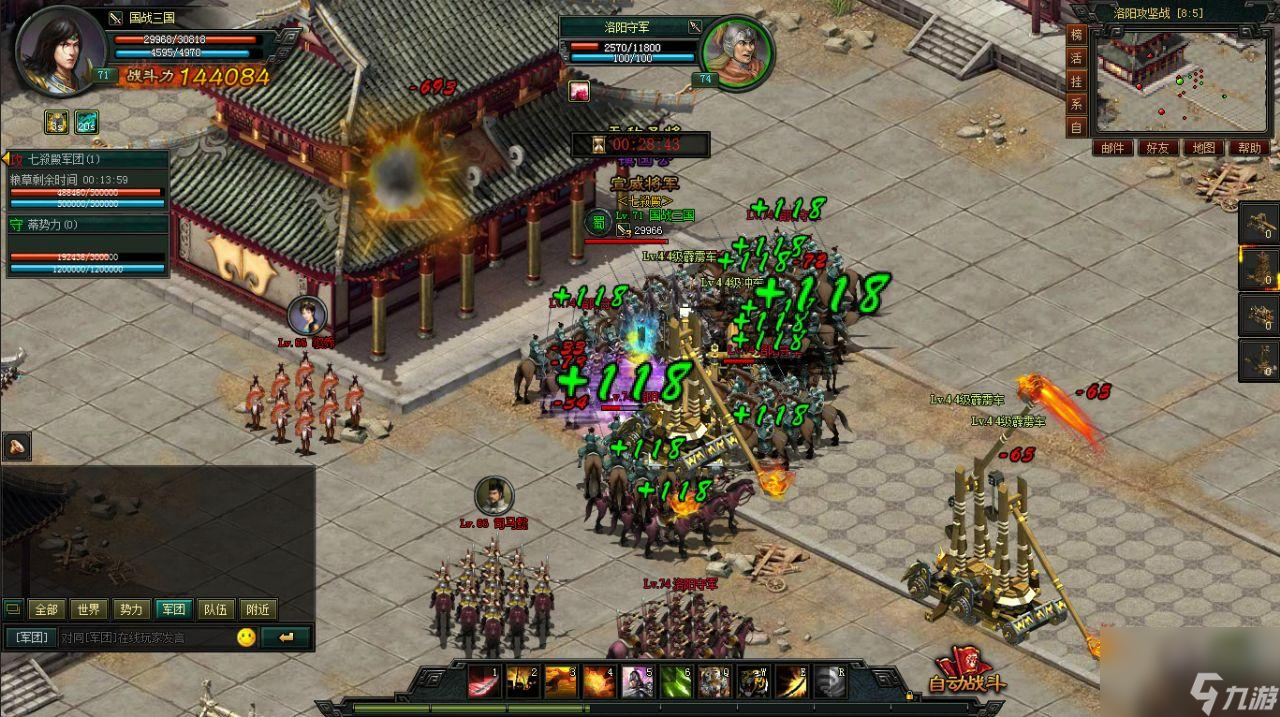The image size is (1280, 717).
Task: Activate the red slash skill in slot 1
Action: coord(484,681)
